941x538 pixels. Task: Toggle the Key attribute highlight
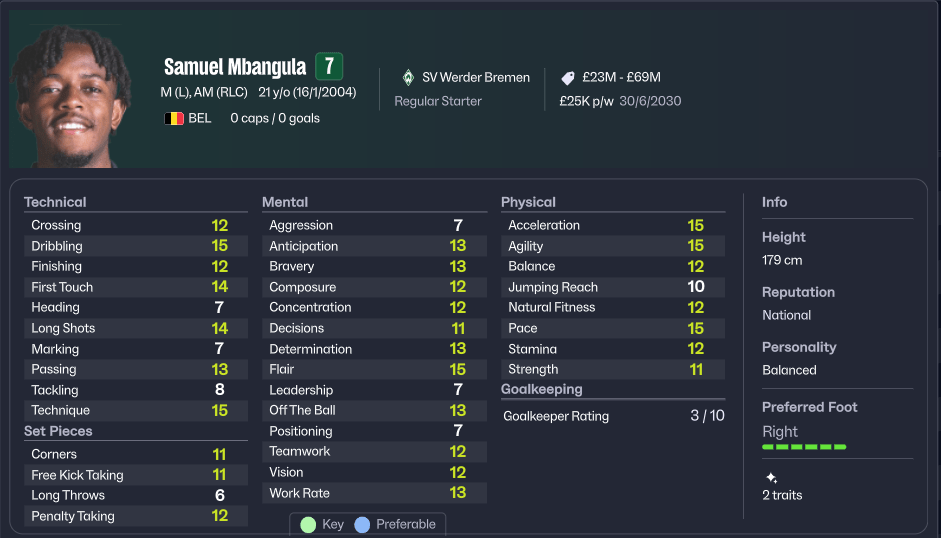322,524
